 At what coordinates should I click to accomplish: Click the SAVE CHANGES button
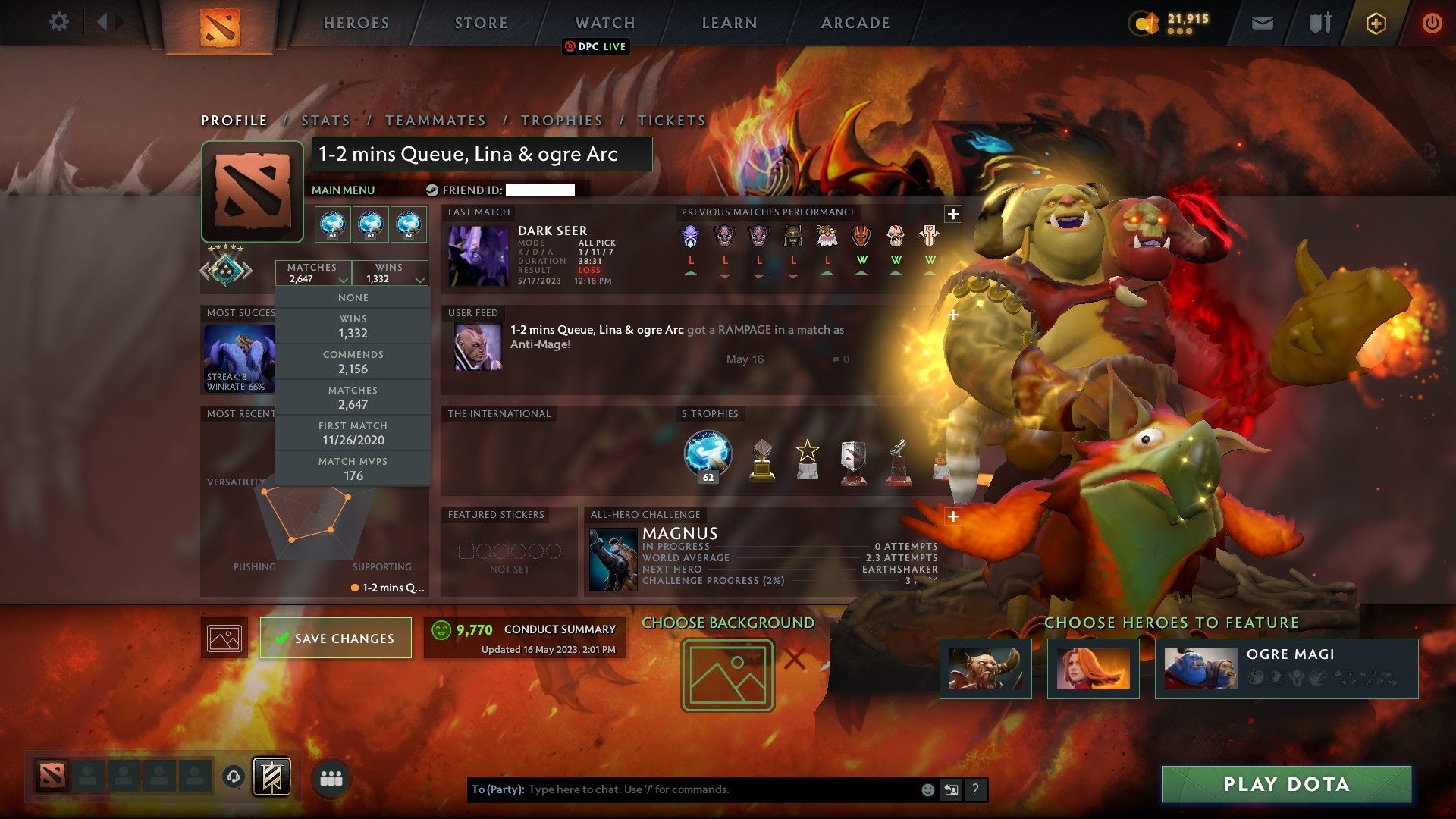335,638
